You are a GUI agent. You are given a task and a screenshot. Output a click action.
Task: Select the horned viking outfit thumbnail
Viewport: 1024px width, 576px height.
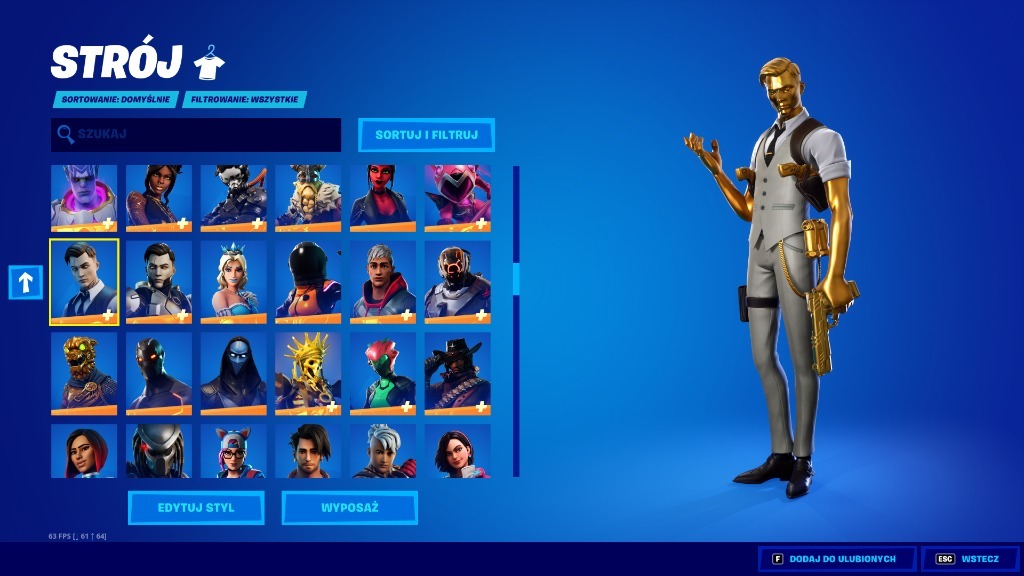pyautogui.click(x=308, y=197)
